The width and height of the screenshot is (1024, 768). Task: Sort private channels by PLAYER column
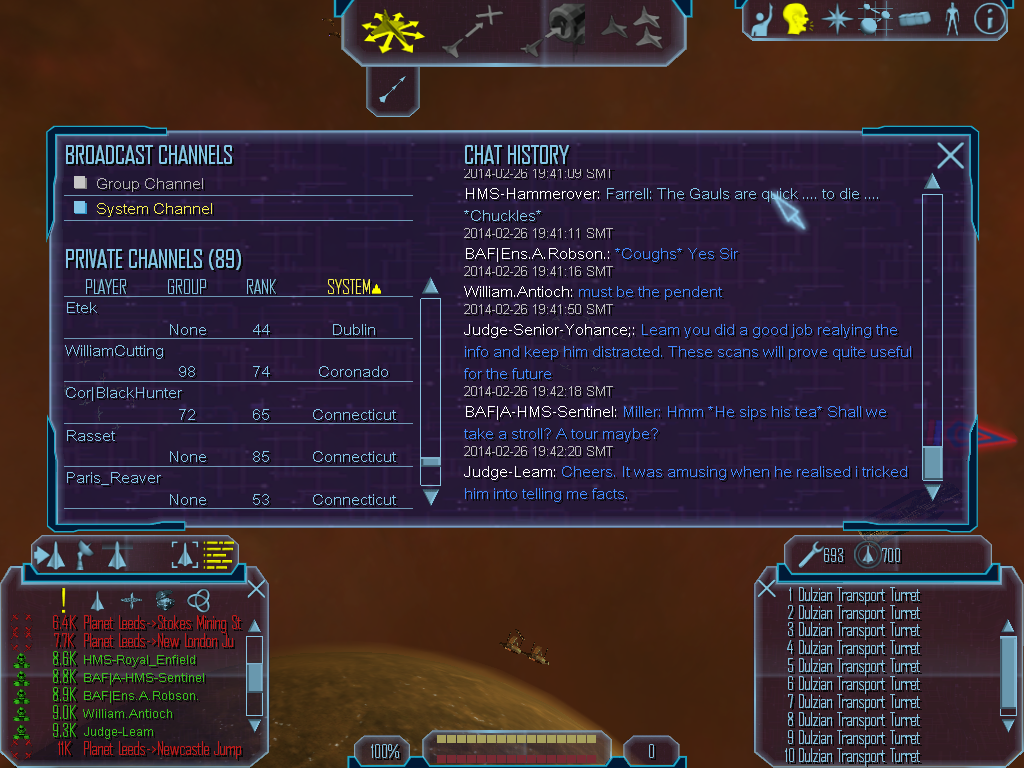coord(105,287)
